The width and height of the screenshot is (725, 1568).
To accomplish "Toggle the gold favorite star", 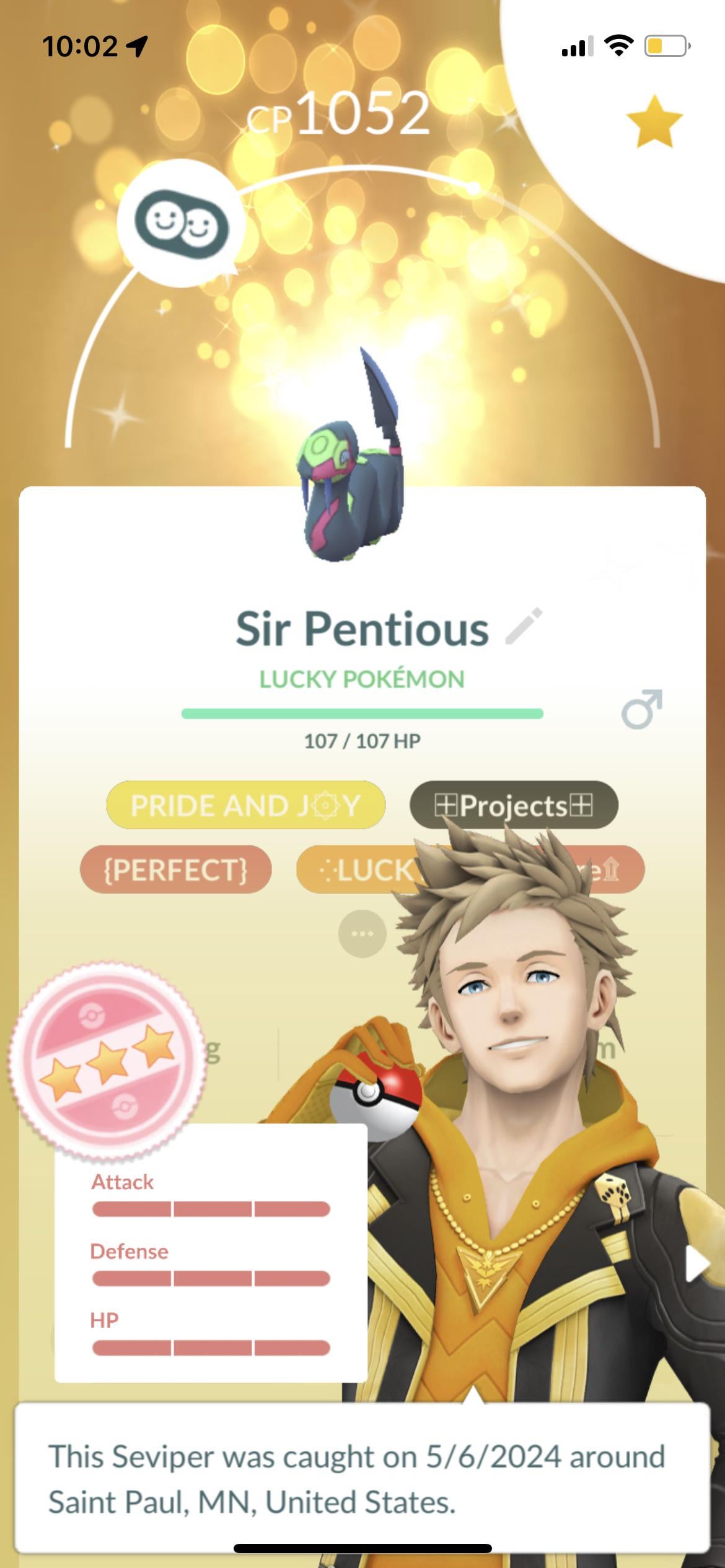I will tap(654, 121).
